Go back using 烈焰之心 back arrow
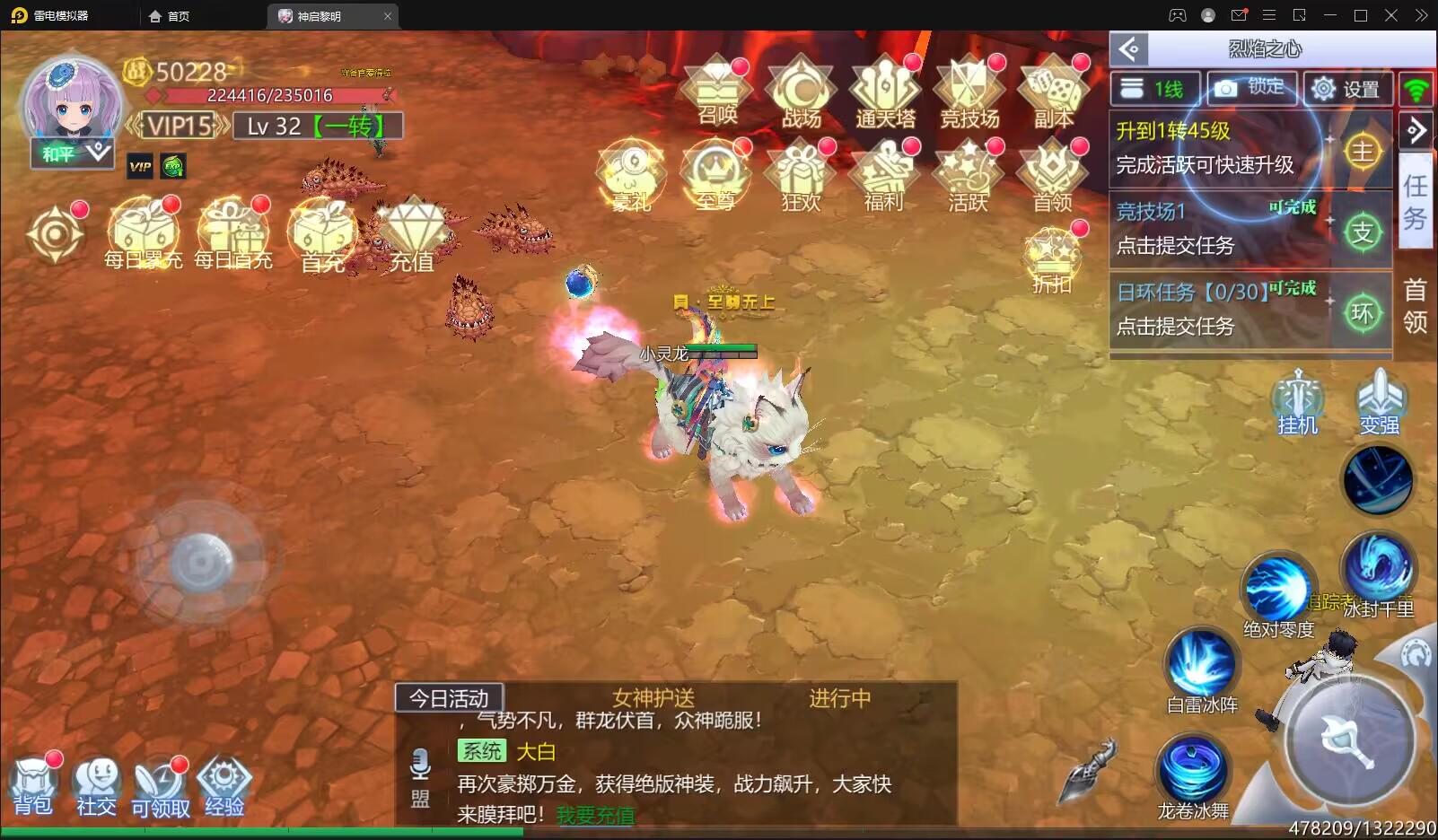 tap(1130, 48)
